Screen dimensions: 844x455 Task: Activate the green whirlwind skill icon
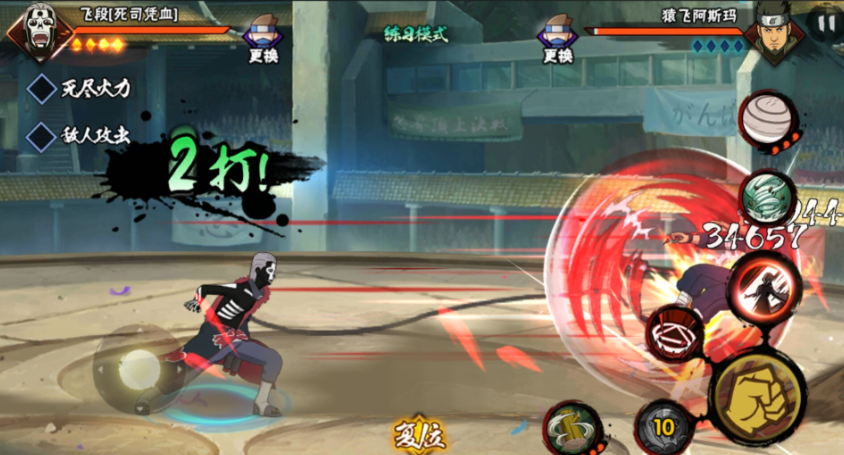click(x=767, y=196)
